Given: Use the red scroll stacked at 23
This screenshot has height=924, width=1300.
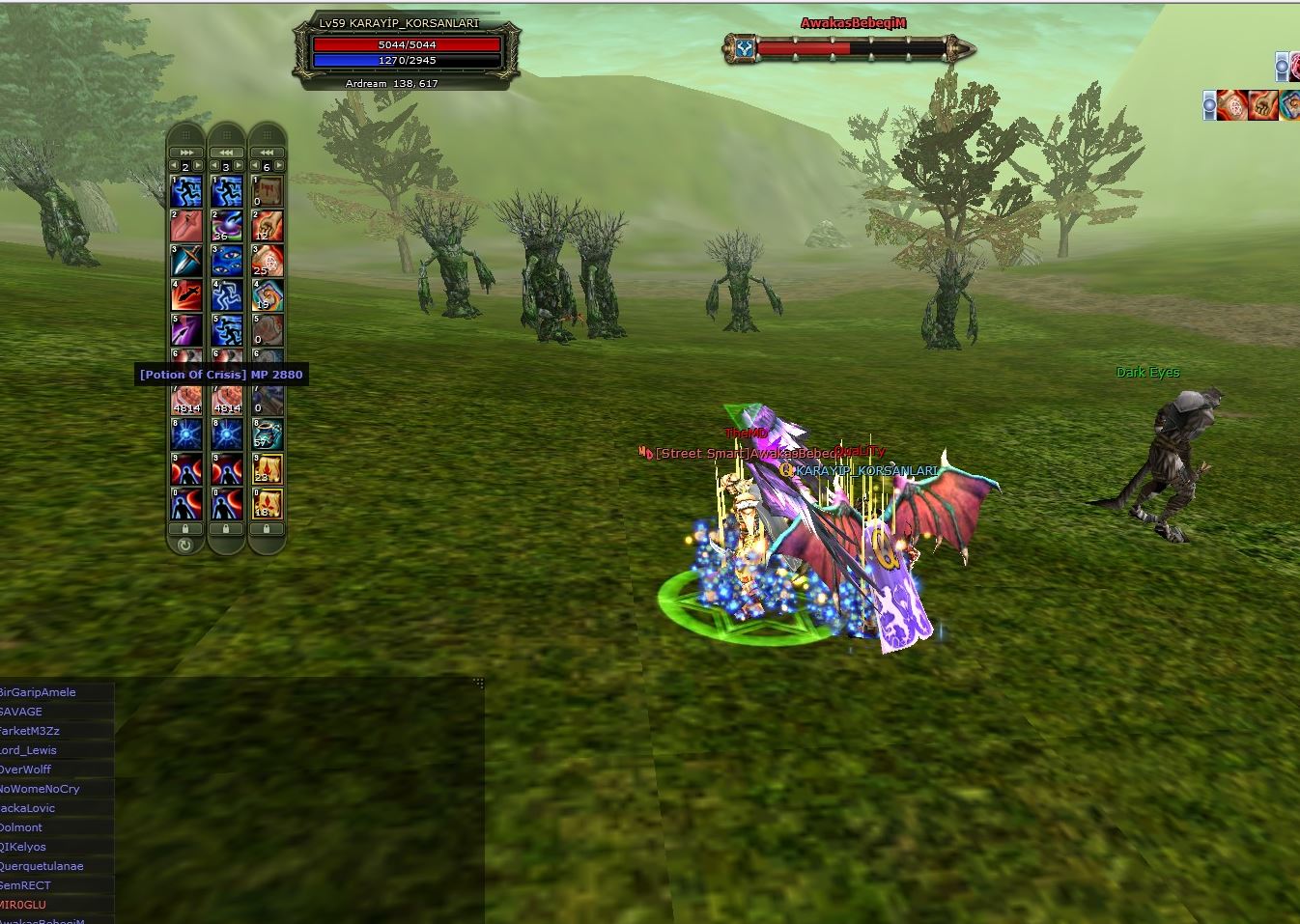Looking at the screenshot, I should (267, 470).
